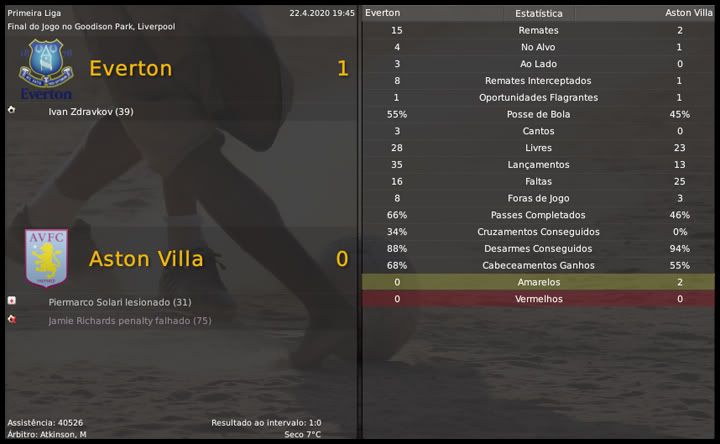Screen dimensions: 720x444
Task: Select the injured Piermarco Solari event
Action: 119,302
